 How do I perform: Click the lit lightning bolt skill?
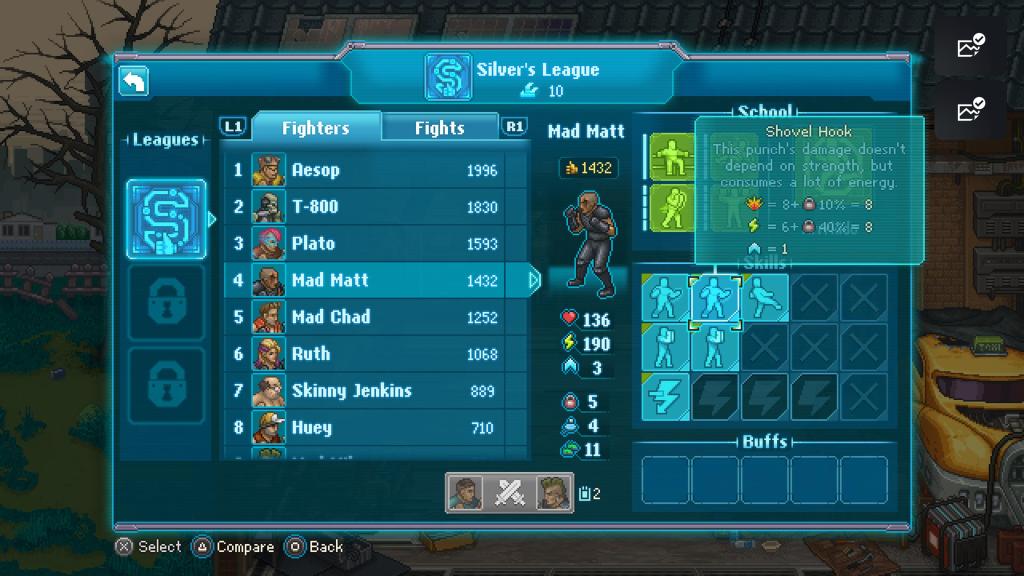665,397
